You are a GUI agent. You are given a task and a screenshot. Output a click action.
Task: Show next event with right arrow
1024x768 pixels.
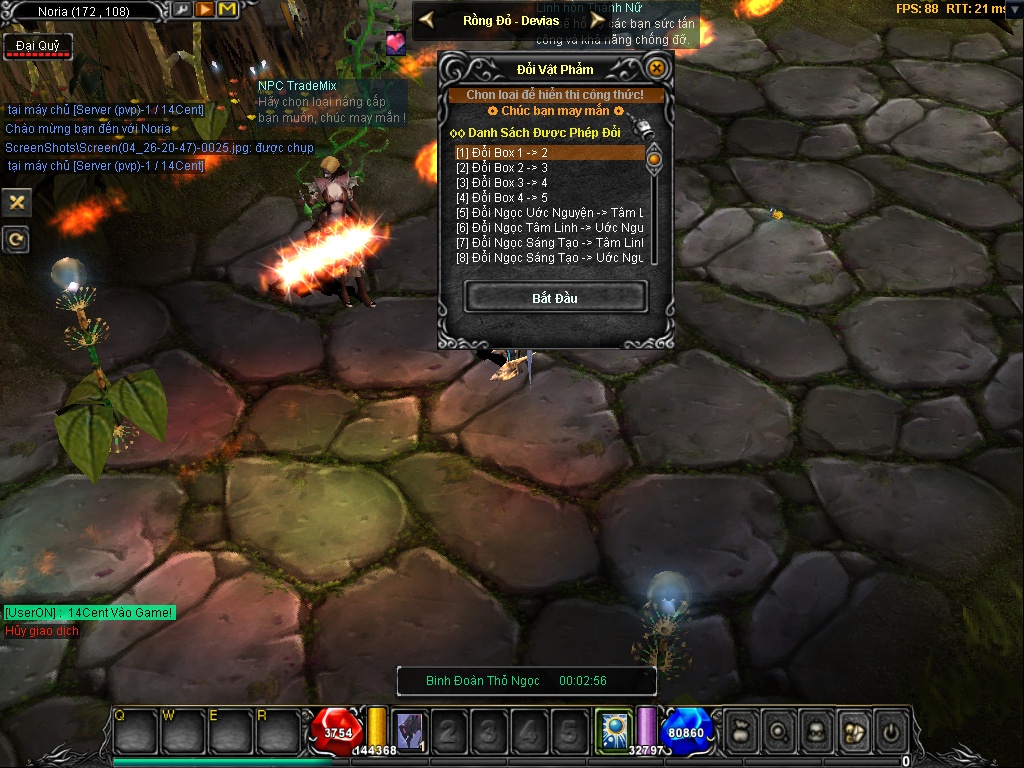(597, 19)
